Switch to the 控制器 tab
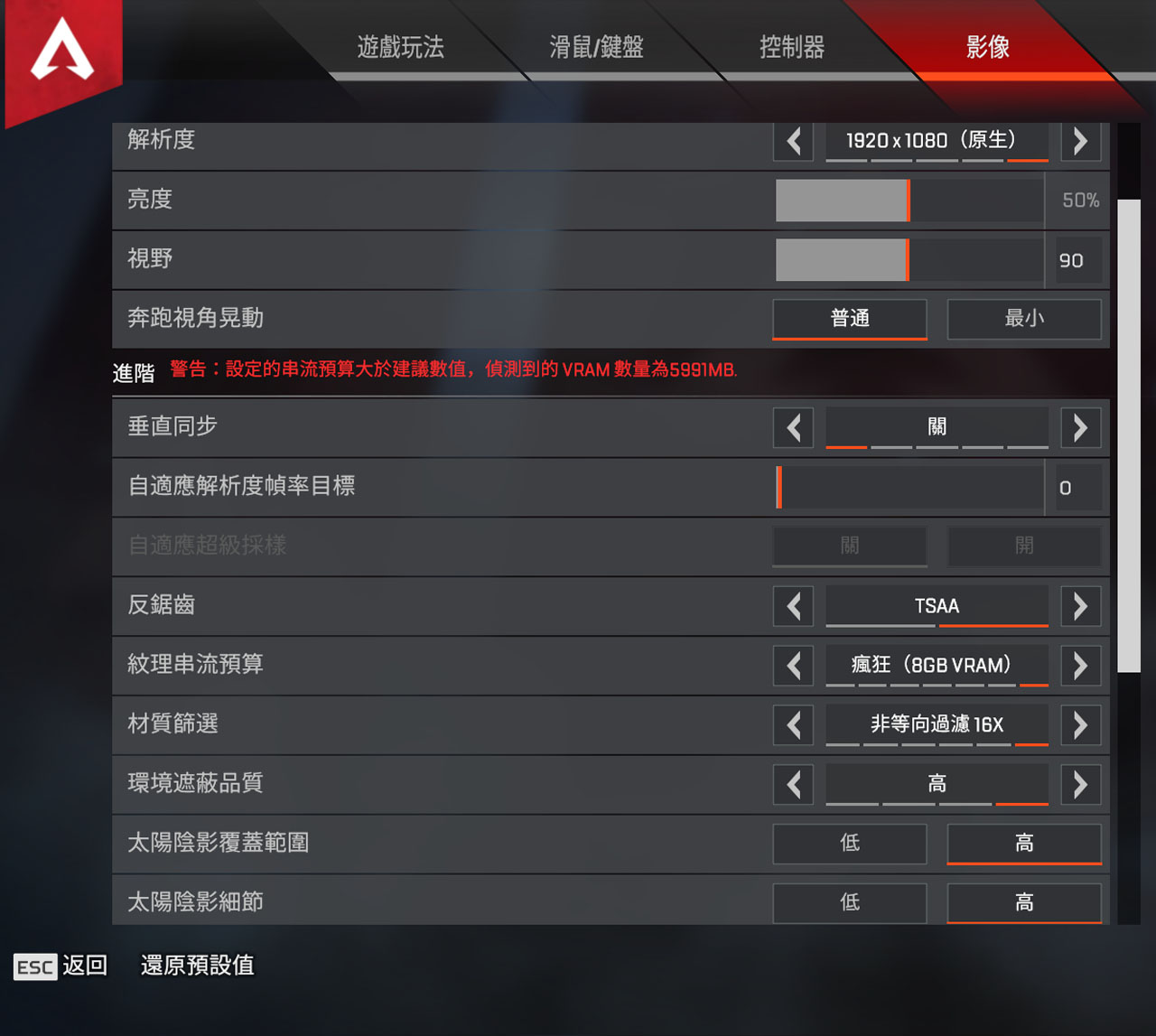The image size is (1156, 1036). click(x=792, y=48)
